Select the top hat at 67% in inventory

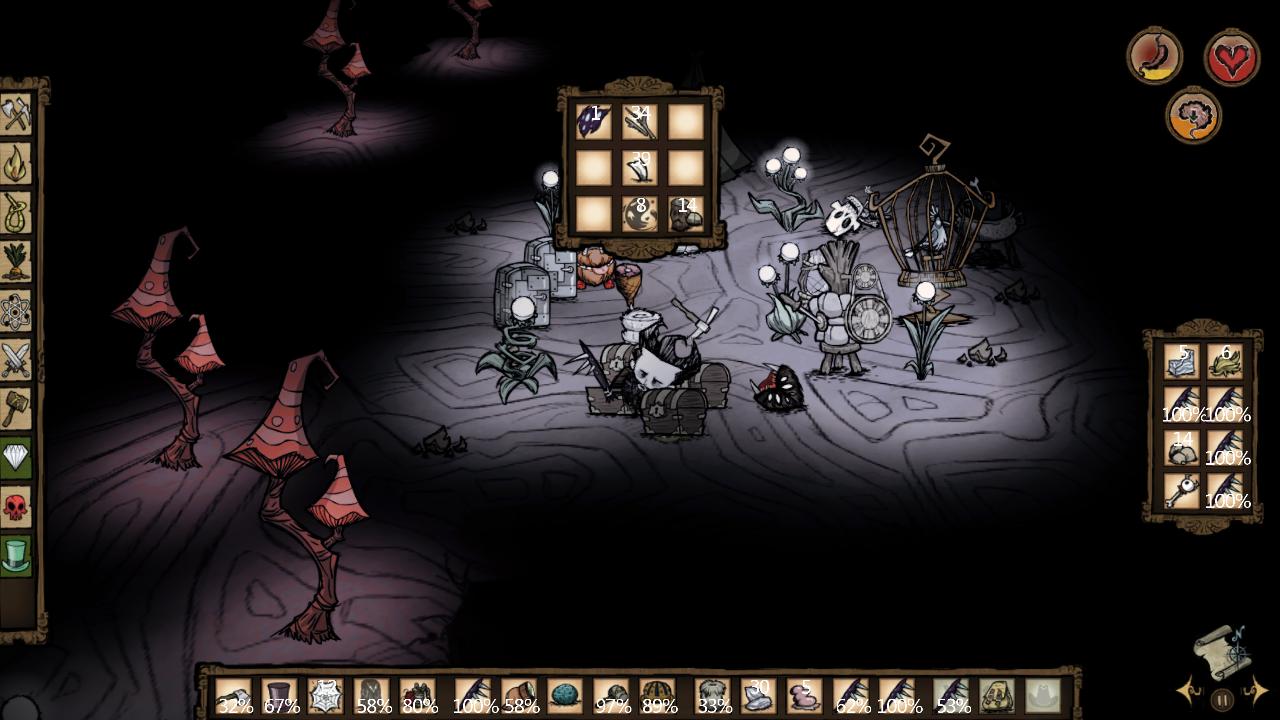pos(280,696)
